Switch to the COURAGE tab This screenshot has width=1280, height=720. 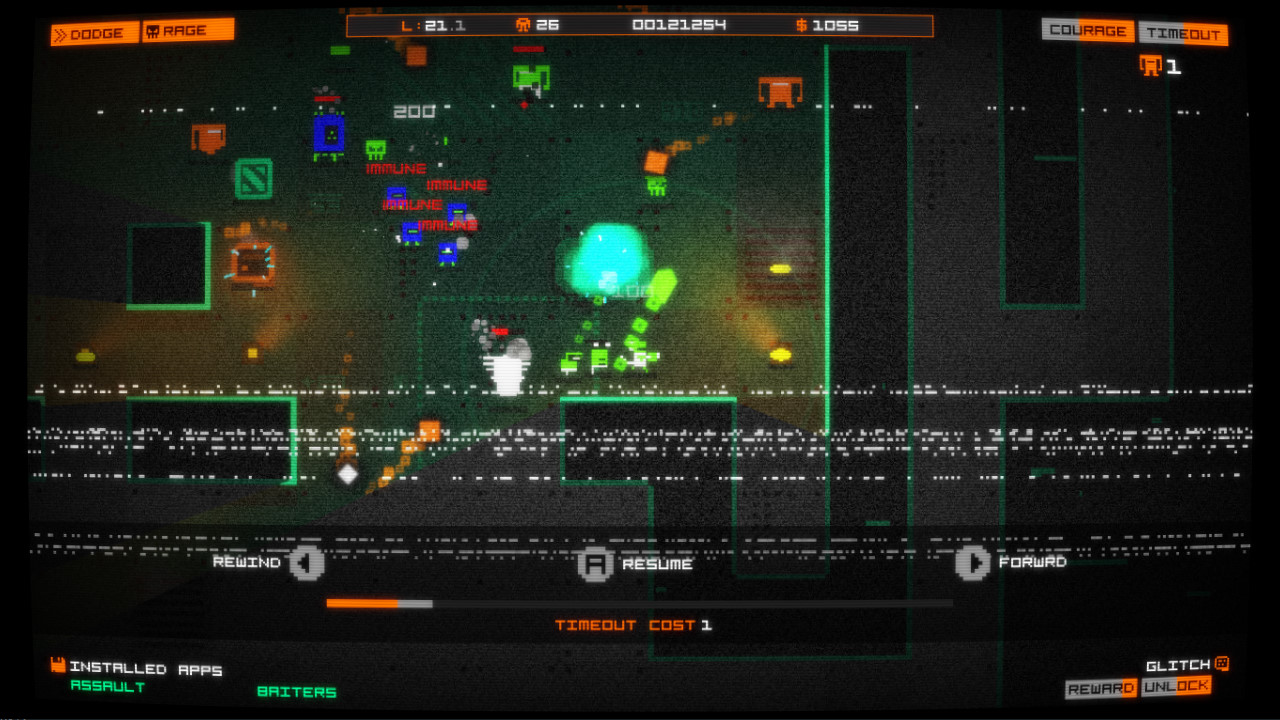coord(1086,31)
